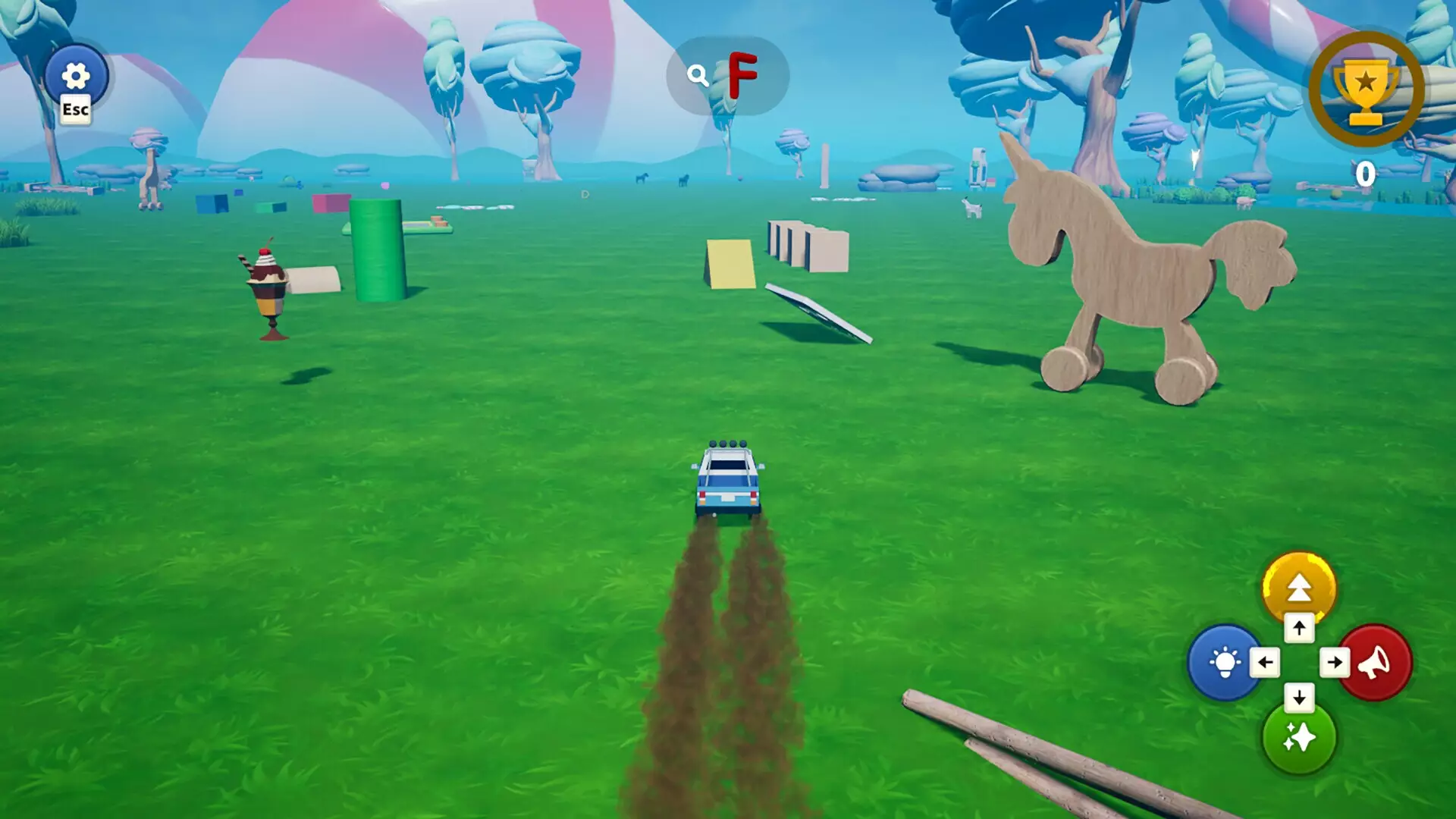
Task: Open the settings gear icon
Action: [74, 74]
